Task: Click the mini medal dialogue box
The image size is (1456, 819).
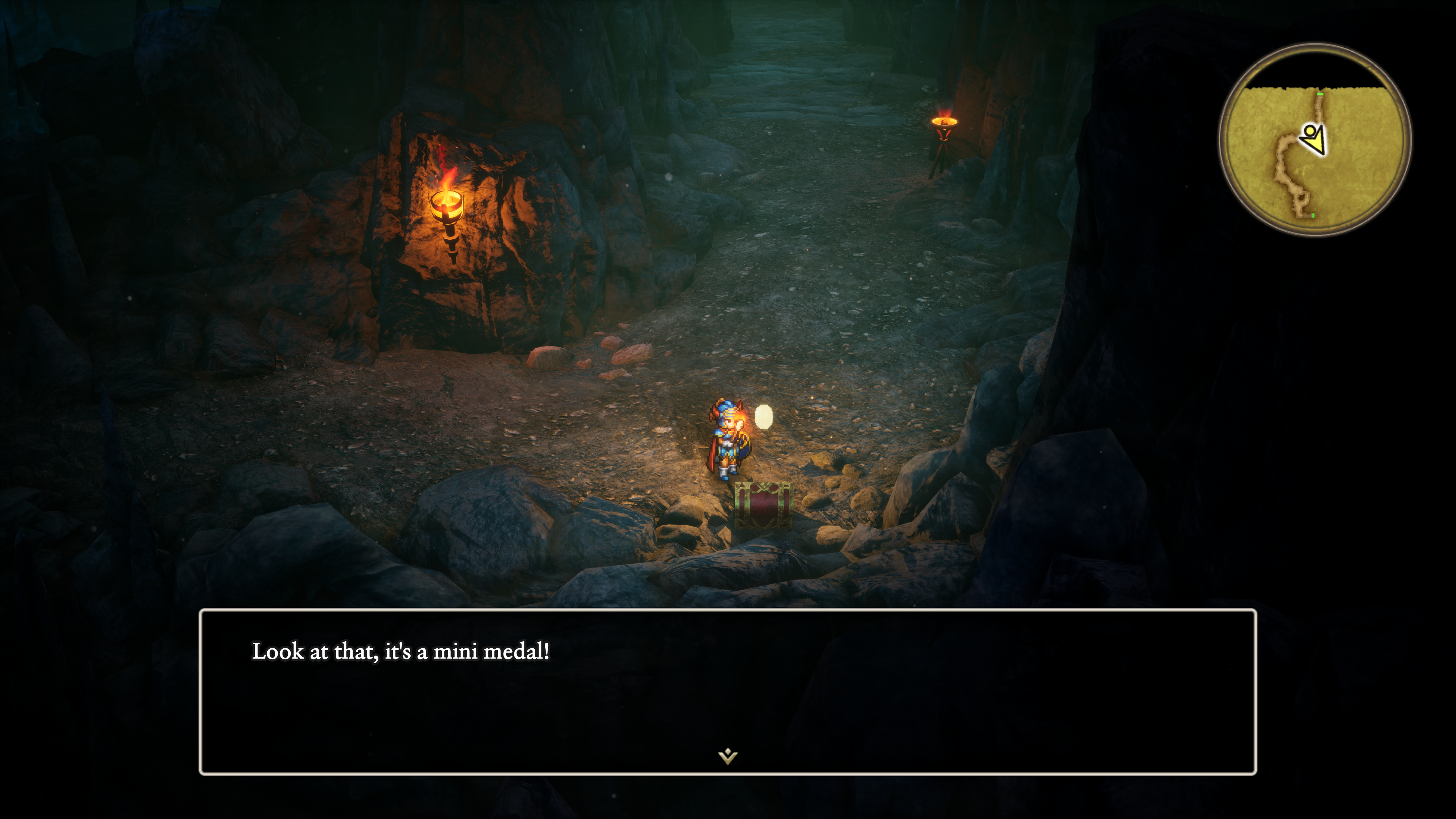Action: tap(728, 691)
